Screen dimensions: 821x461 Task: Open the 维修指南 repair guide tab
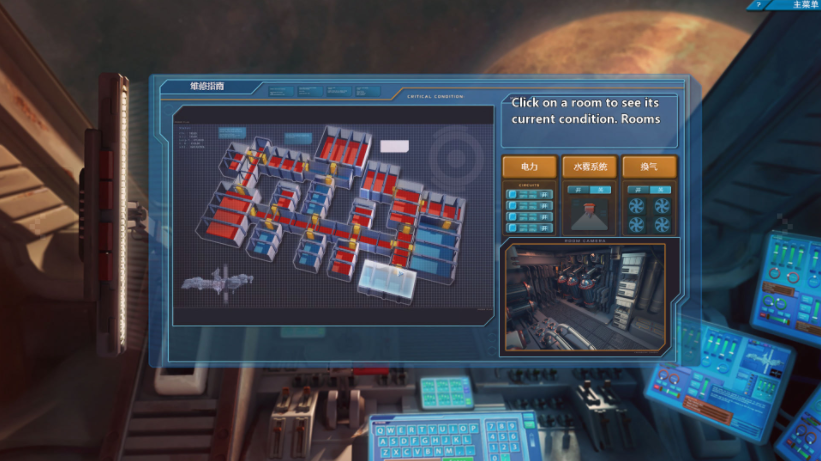coord(207,87)
